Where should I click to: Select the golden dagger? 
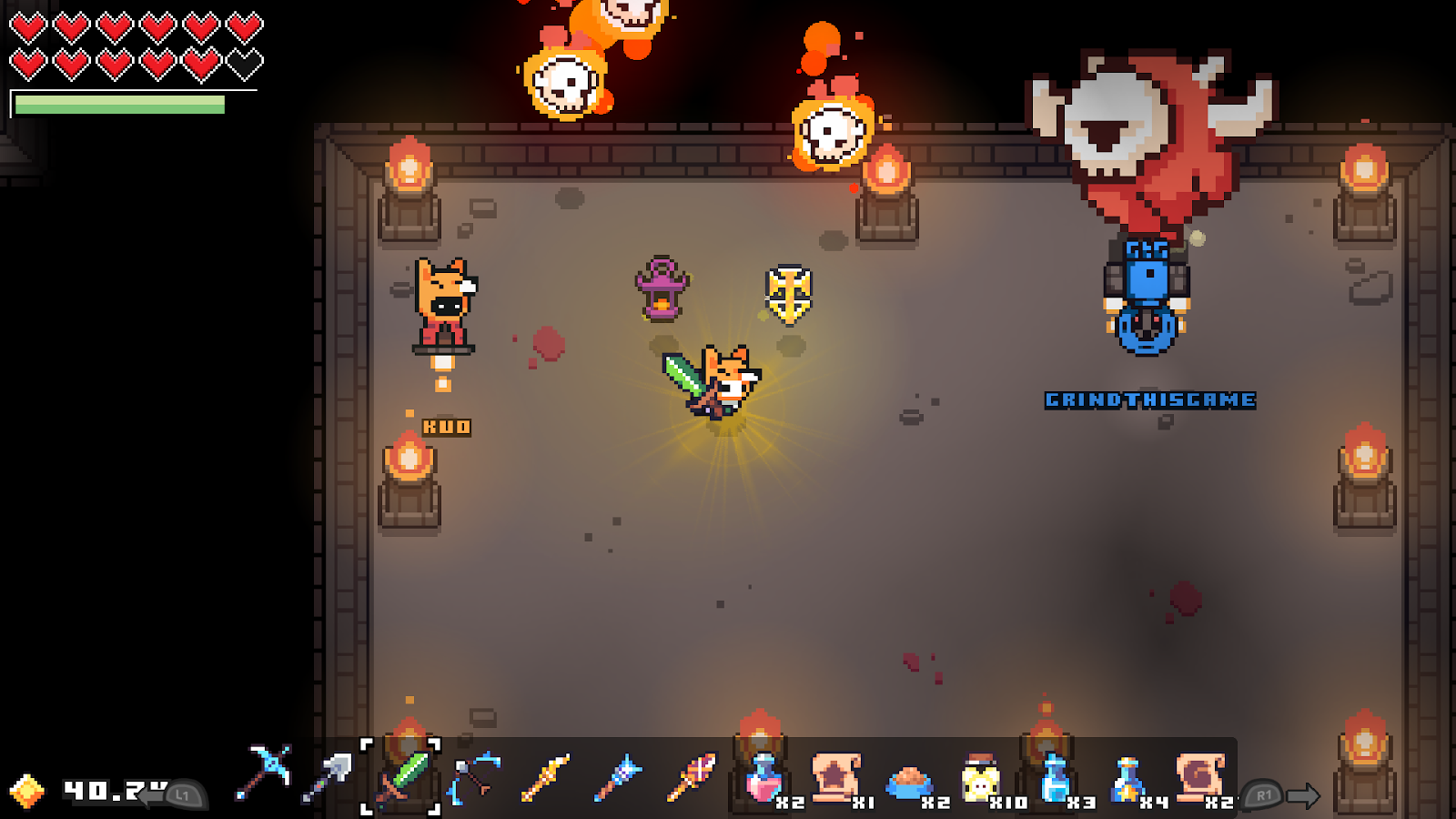pyautogui.click(x=546, y=778)
